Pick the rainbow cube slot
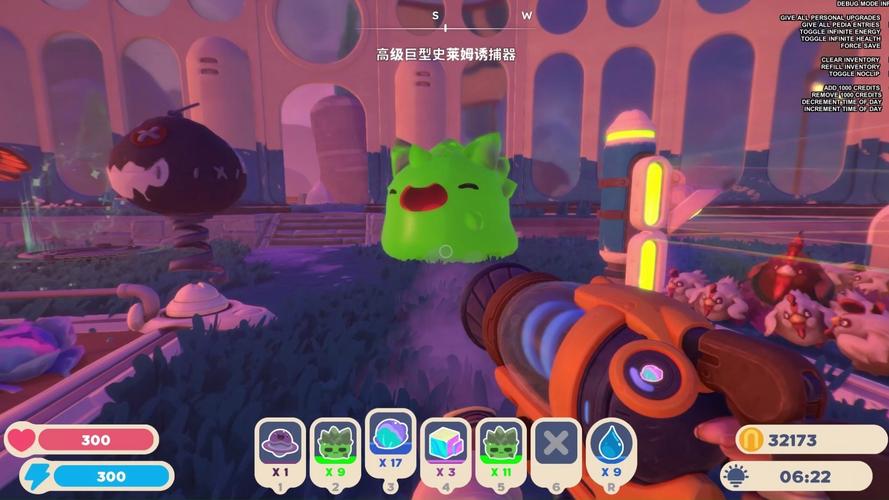This screenshot has height=500, width=889. tap(445, 449)
